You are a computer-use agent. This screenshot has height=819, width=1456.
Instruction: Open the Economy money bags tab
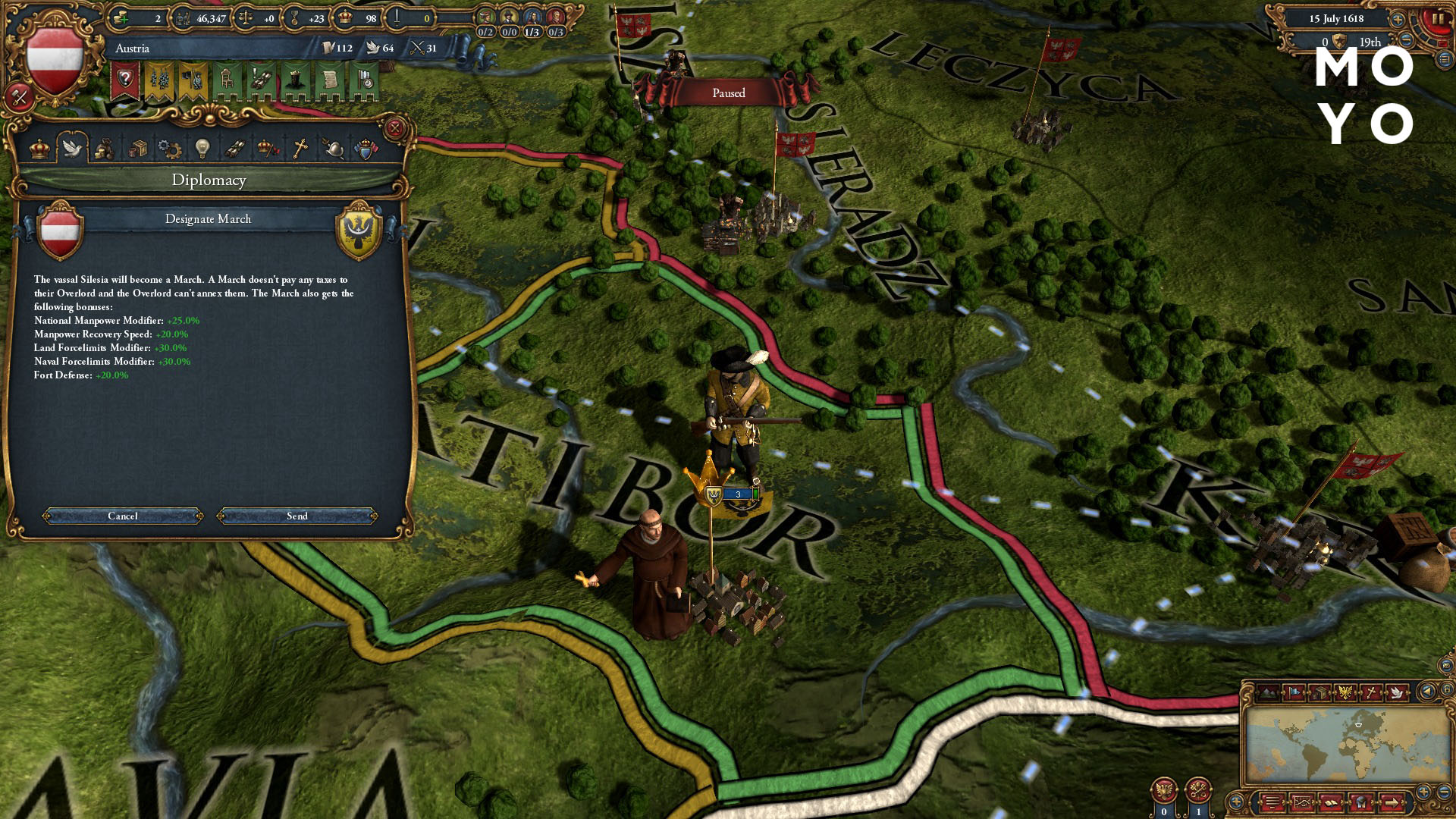pyautogui.click(x=105, y=148)
